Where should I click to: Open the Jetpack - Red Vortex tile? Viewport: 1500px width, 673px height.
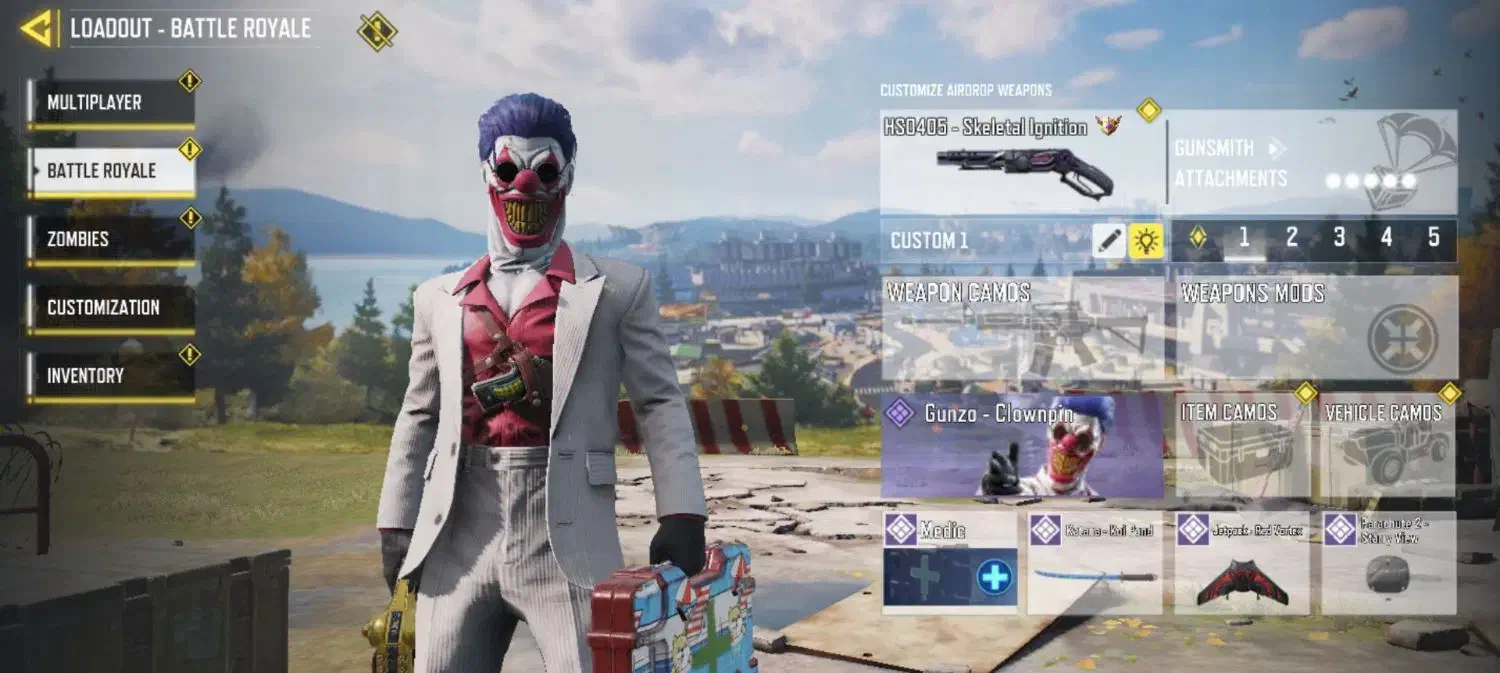pos(1241,563)
